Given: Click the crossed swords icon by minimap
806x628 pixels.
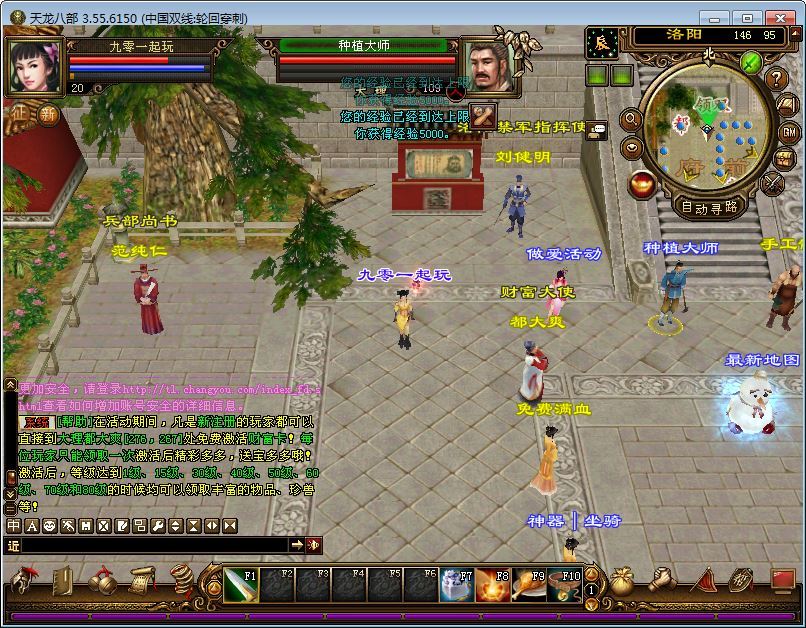Looking at the screenshot, I should click(x=772, y=183).
